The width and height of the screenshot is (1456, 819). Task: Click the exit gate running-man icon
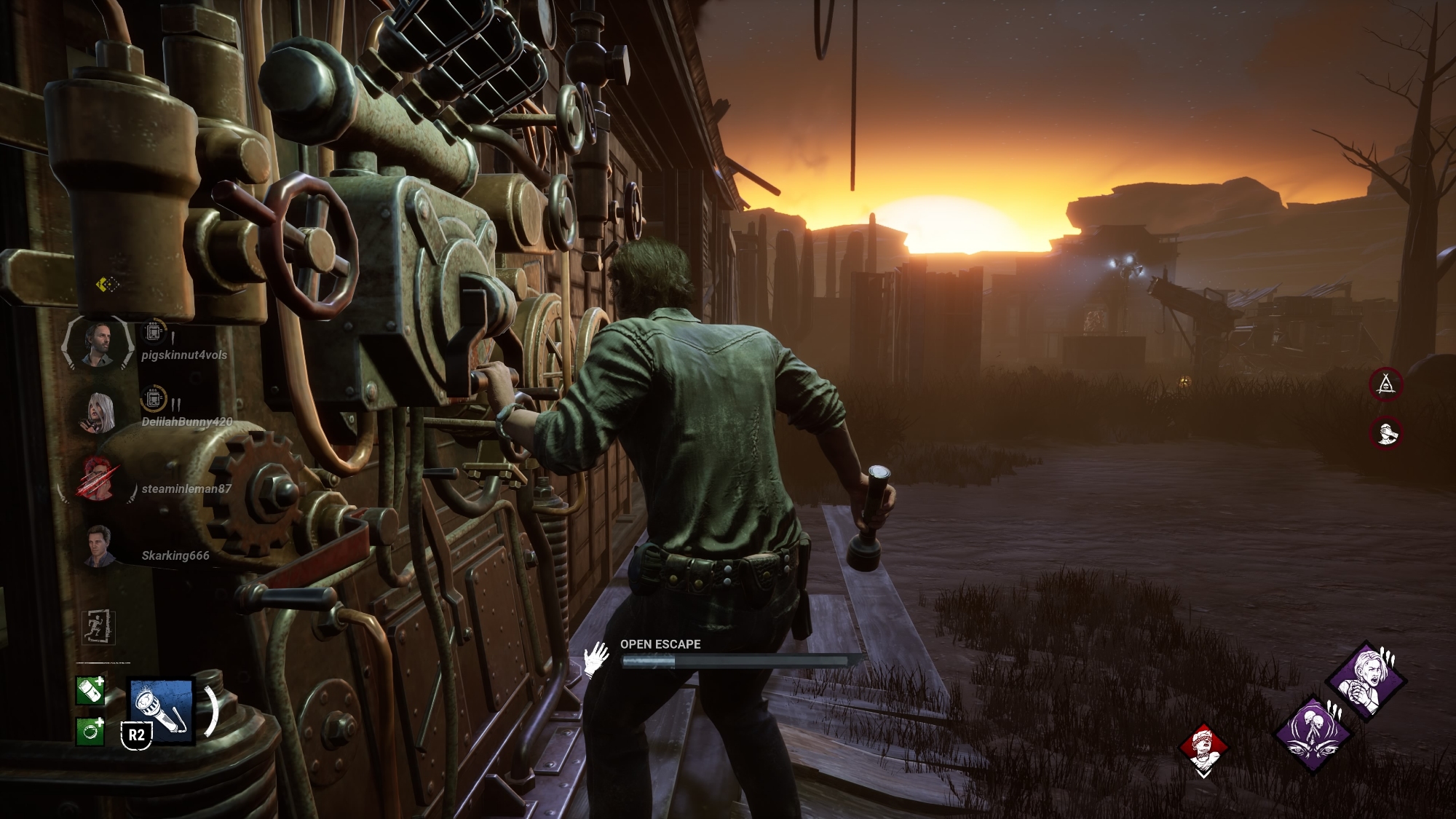click(x=99, y=626)
